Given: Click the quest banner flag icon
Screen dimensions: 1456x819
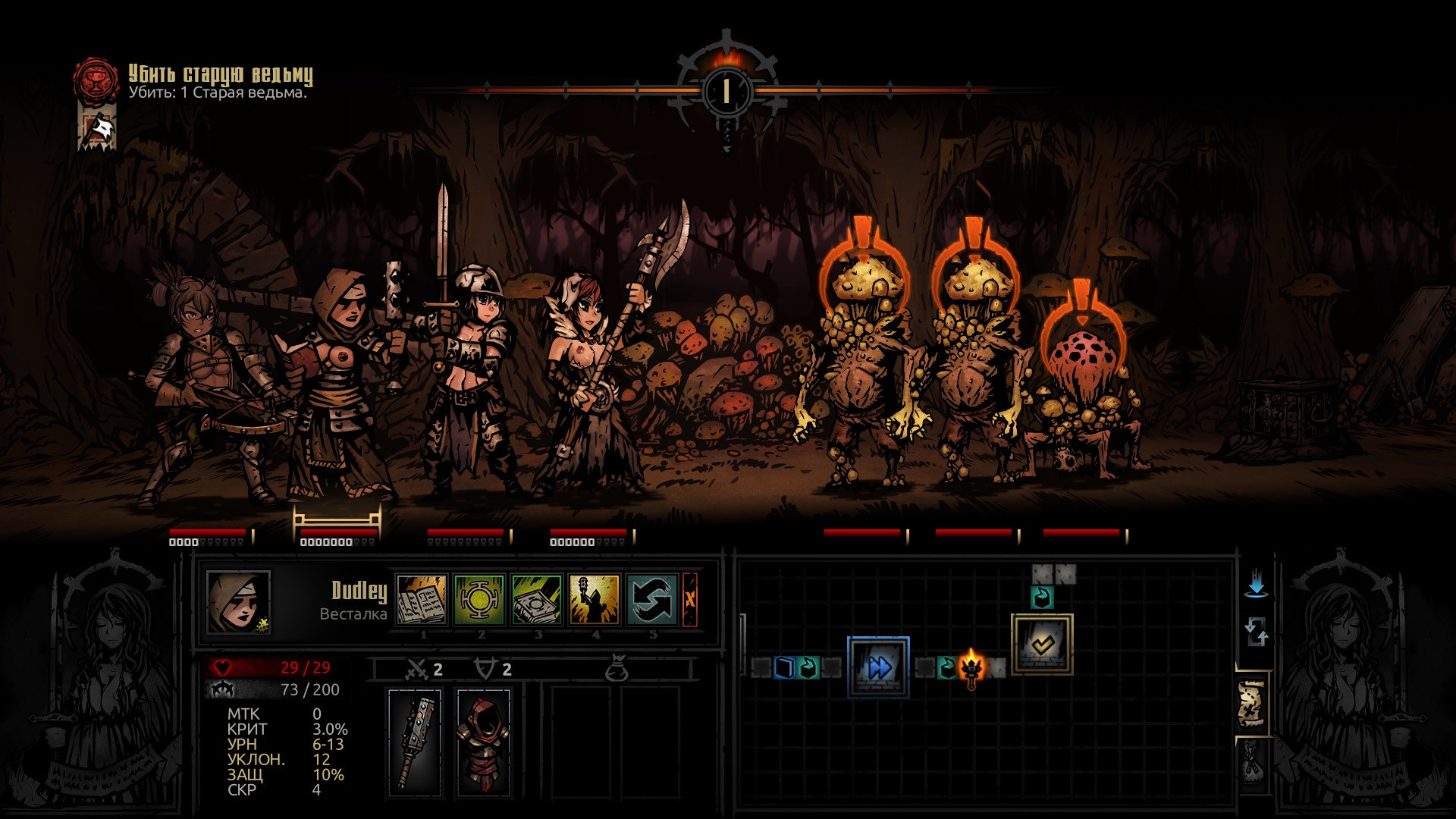Looking at the screenshot, I should 97,127.
